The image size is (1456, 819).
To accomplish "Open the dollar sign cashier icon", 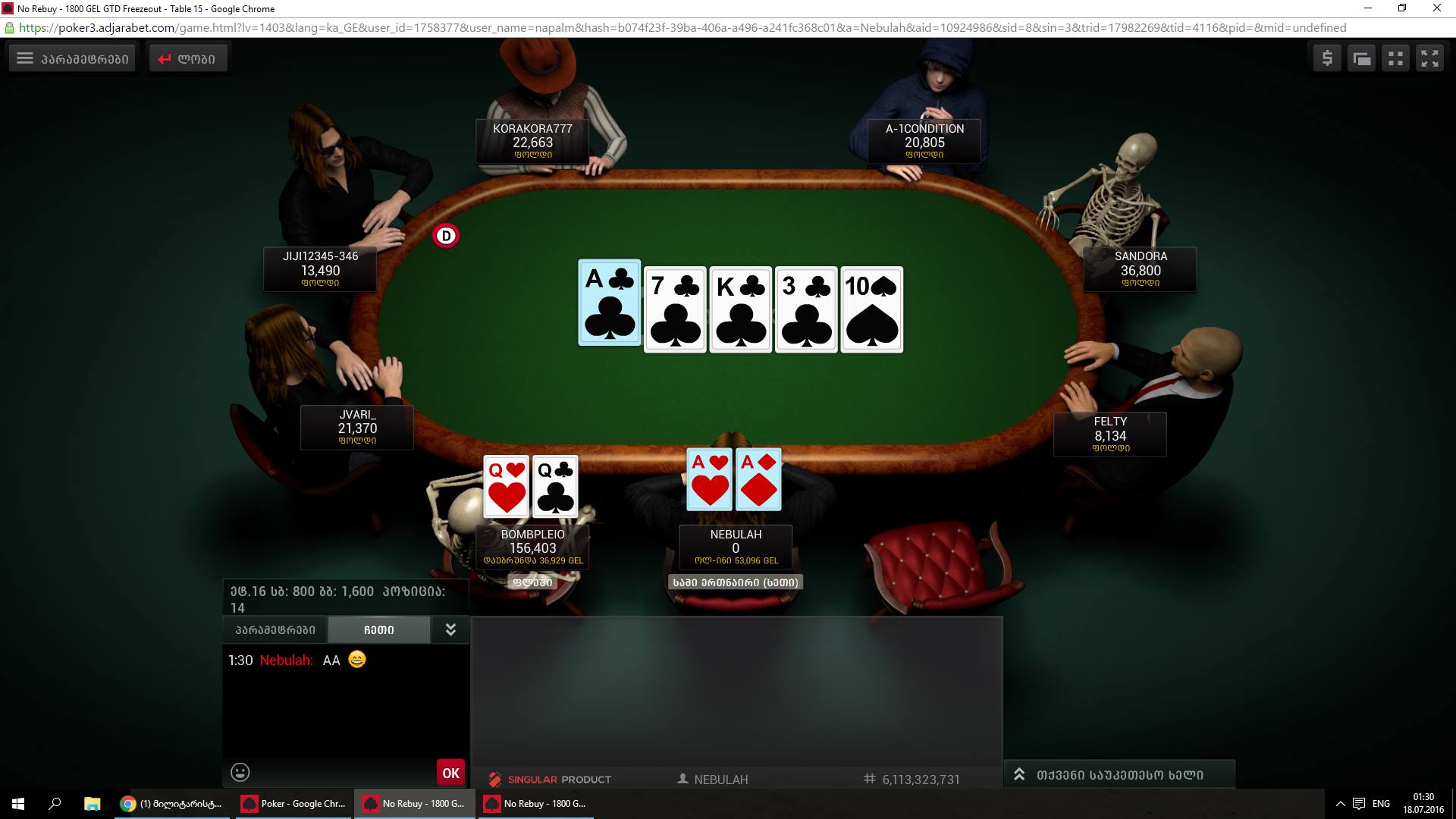I will [x=1327, y=58].
